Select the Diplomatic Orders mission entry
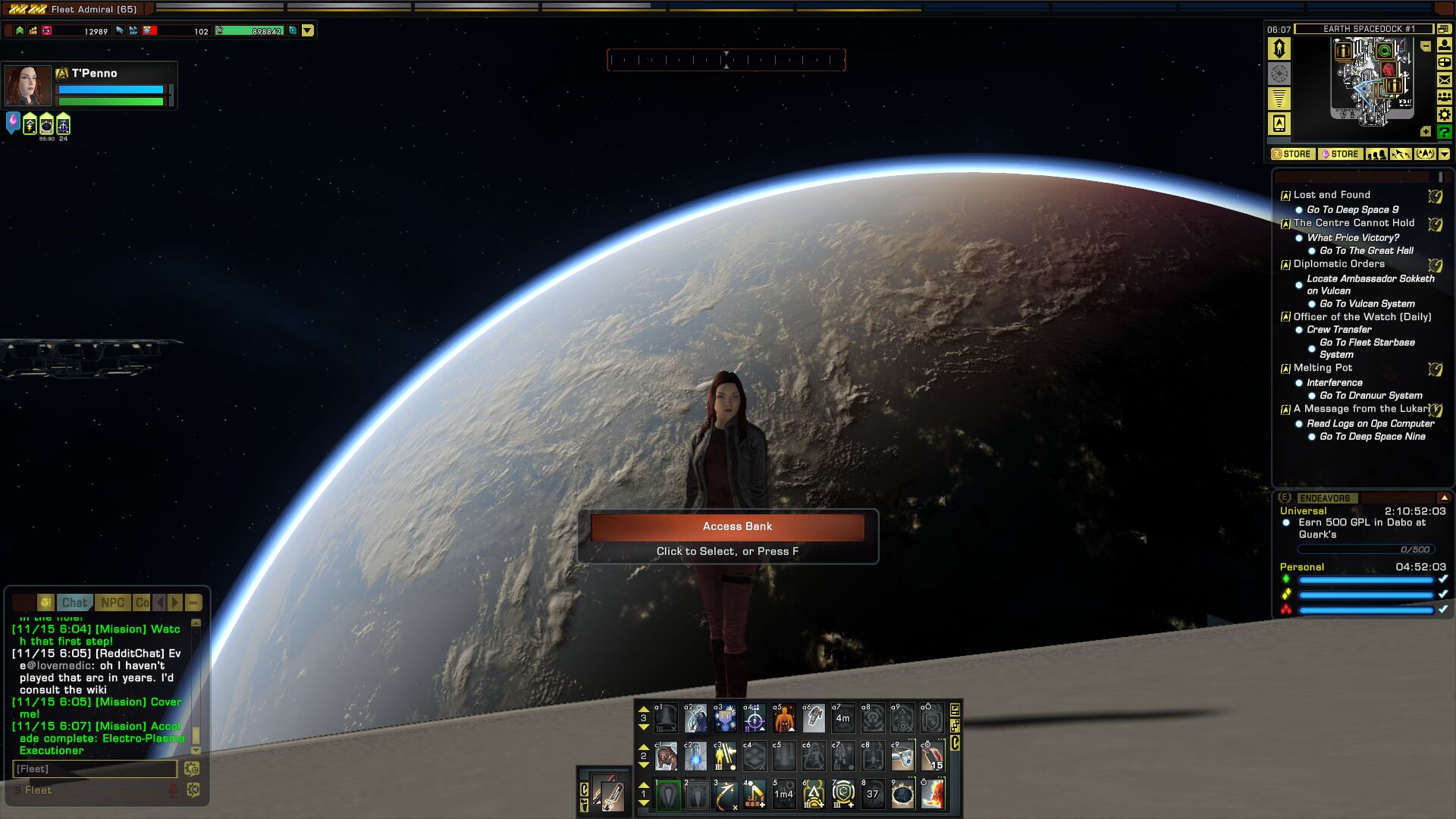 pos(1338,264)
